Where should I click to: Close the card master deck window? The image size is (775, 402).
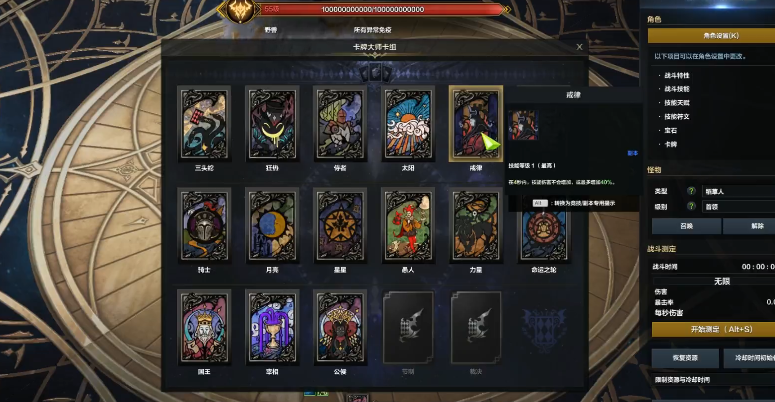click(x=579, y=46)
